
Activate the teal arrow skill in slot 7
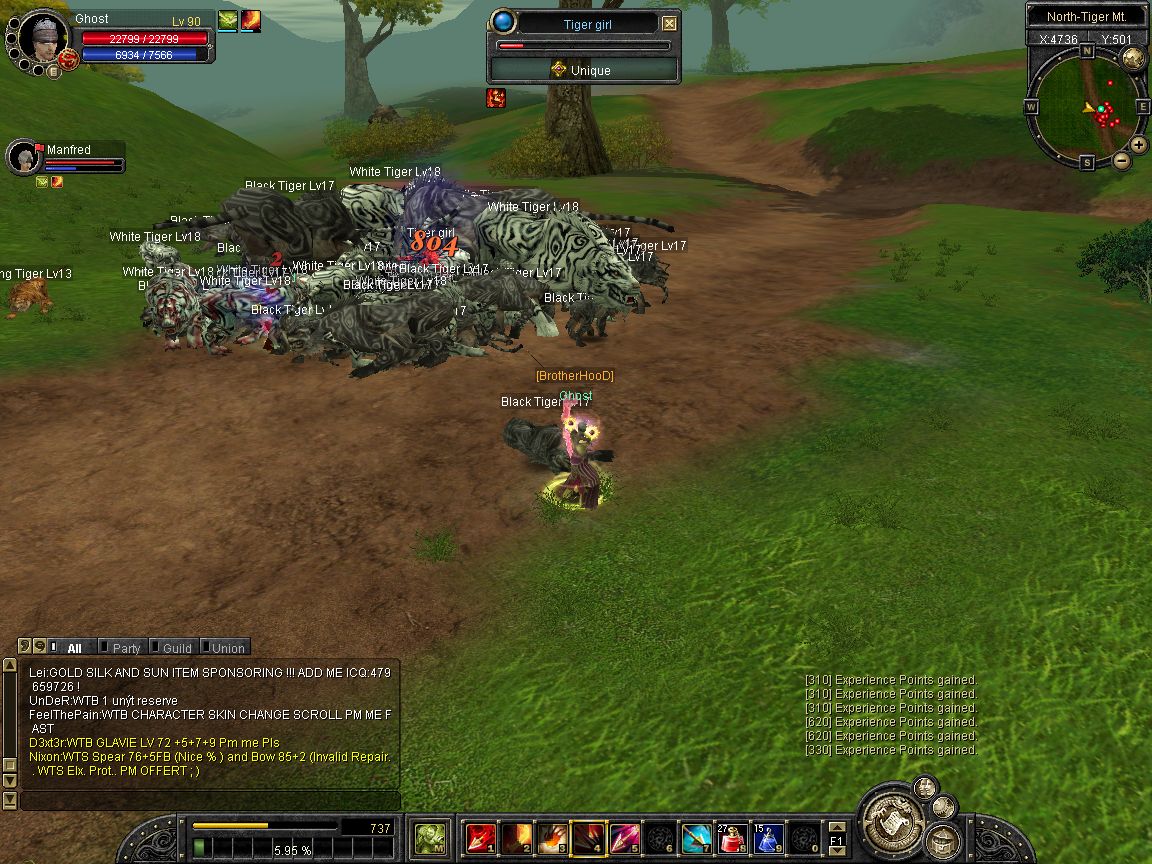coord(696,838)
